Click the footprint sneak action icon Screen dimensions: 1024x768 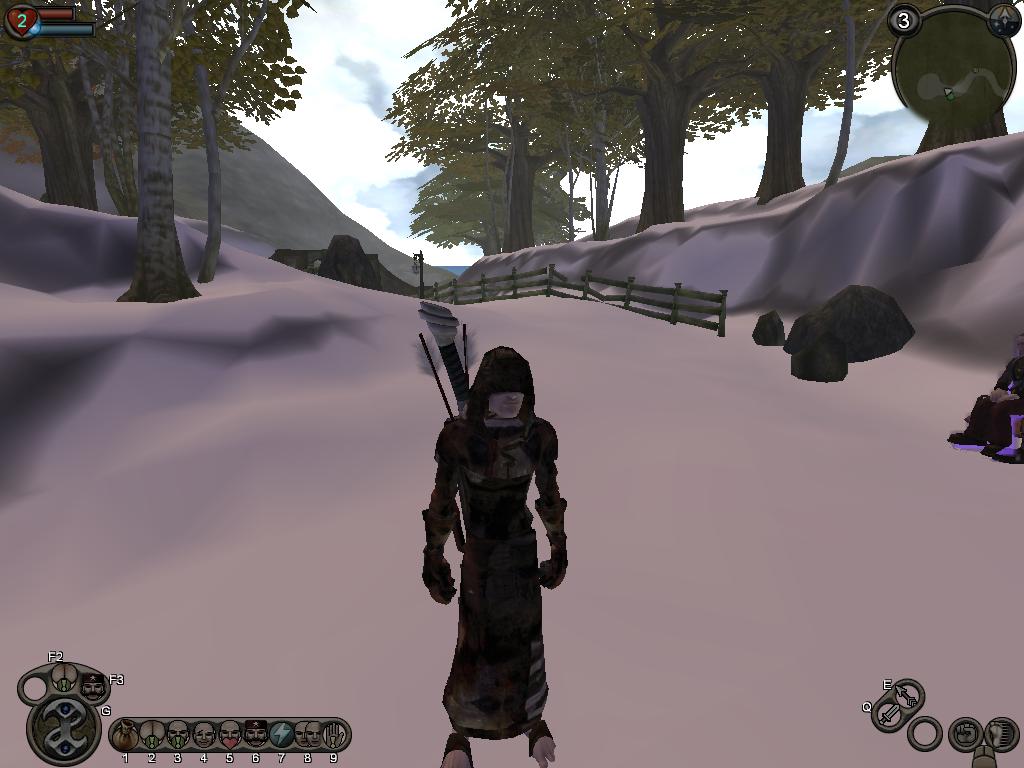tap(1000, 733)
